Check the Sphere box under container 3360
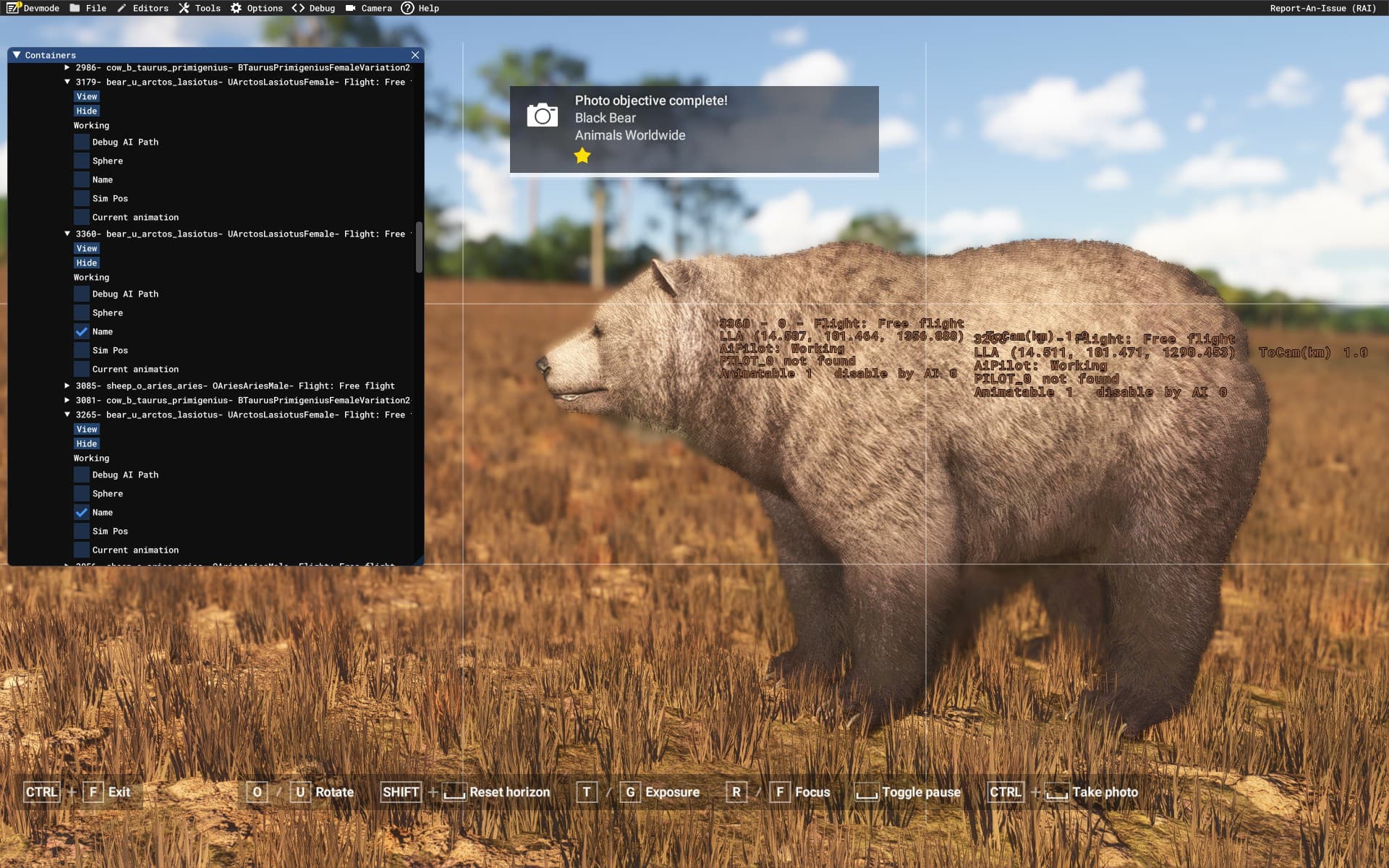The height and width of the screenshot is (868, 1389). [82, 312]
